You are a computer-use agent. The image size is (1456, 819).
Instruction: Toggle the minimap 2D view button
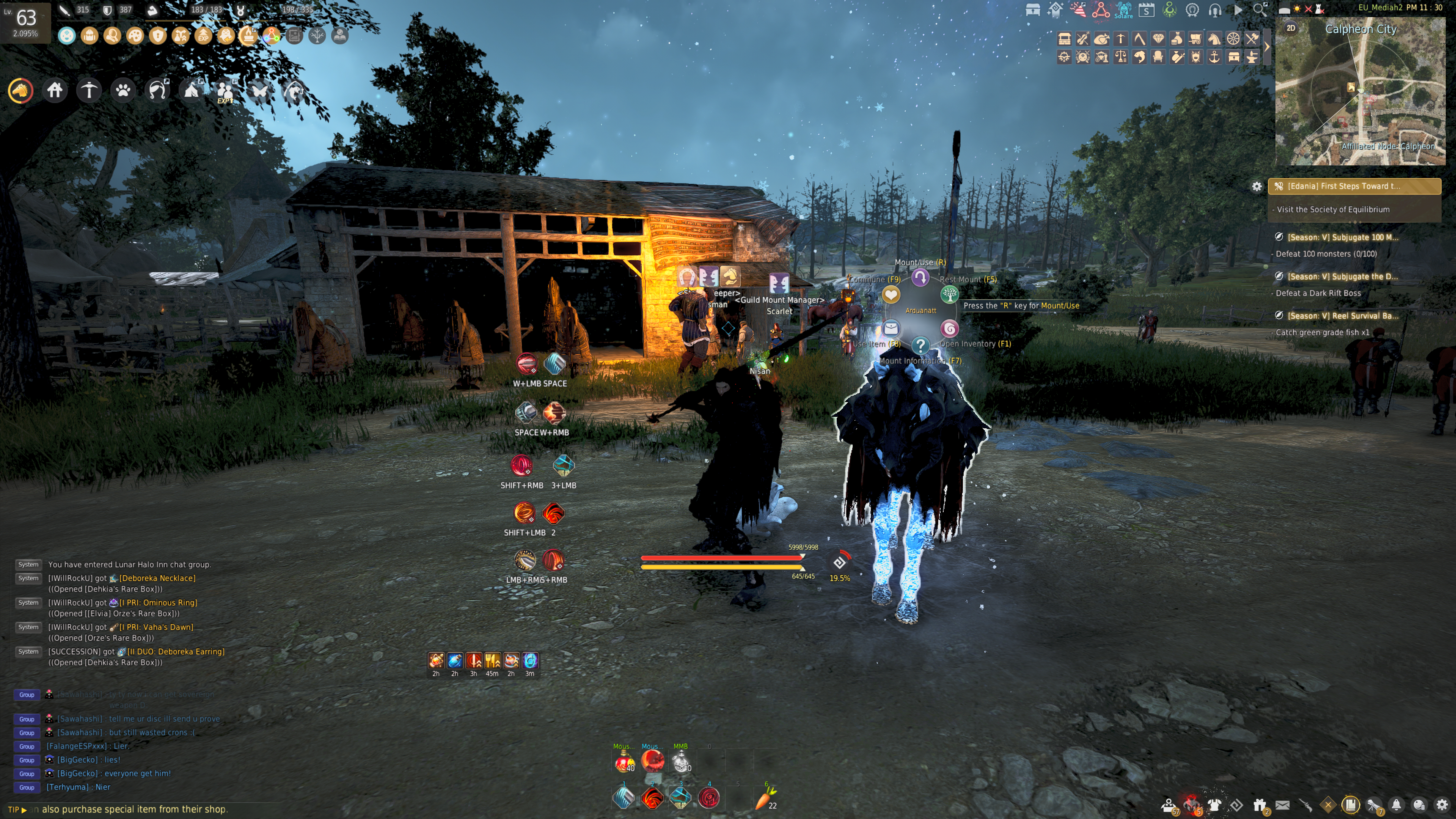[x=1291, y=28]
